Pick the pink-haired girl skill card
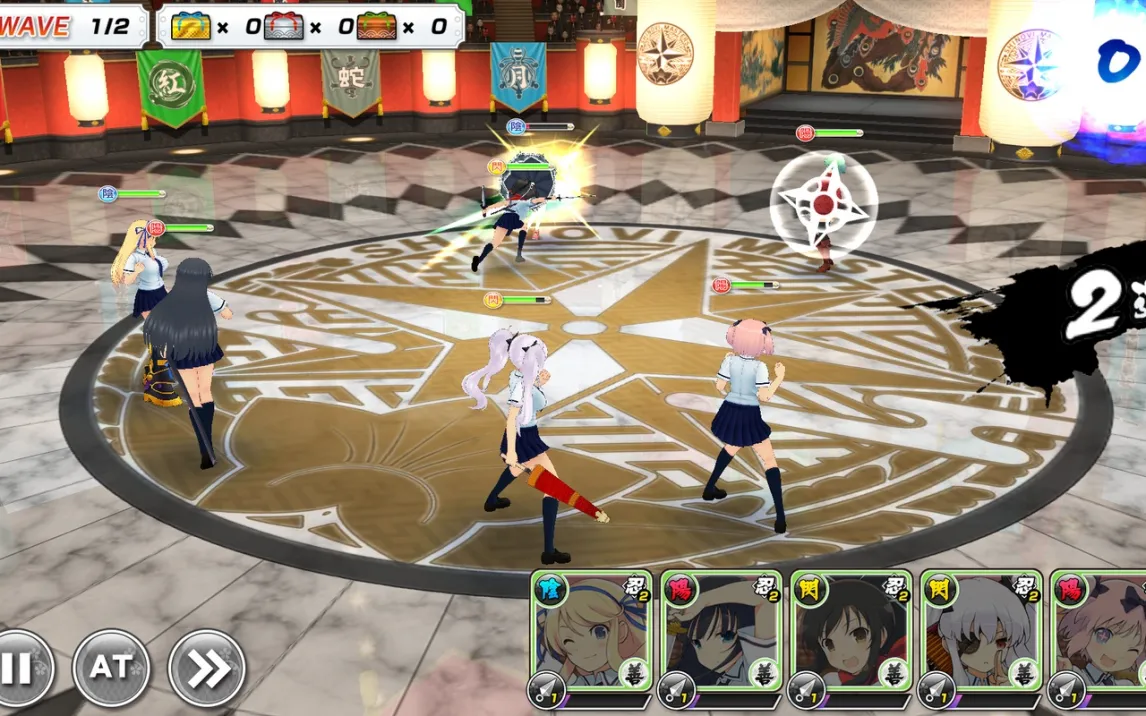The image size is (1146, 716). tap(1100, 632)
